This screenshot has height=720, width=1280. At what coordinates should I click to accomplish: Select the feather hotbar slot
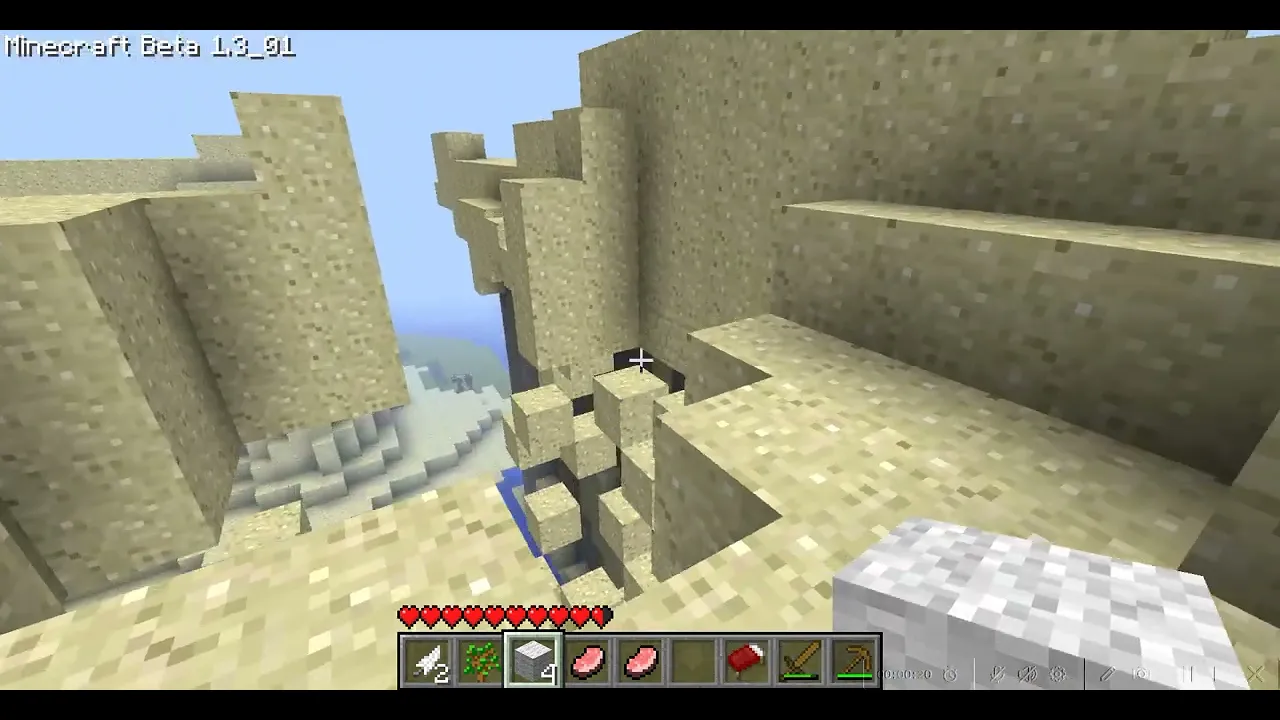point(427,661)
